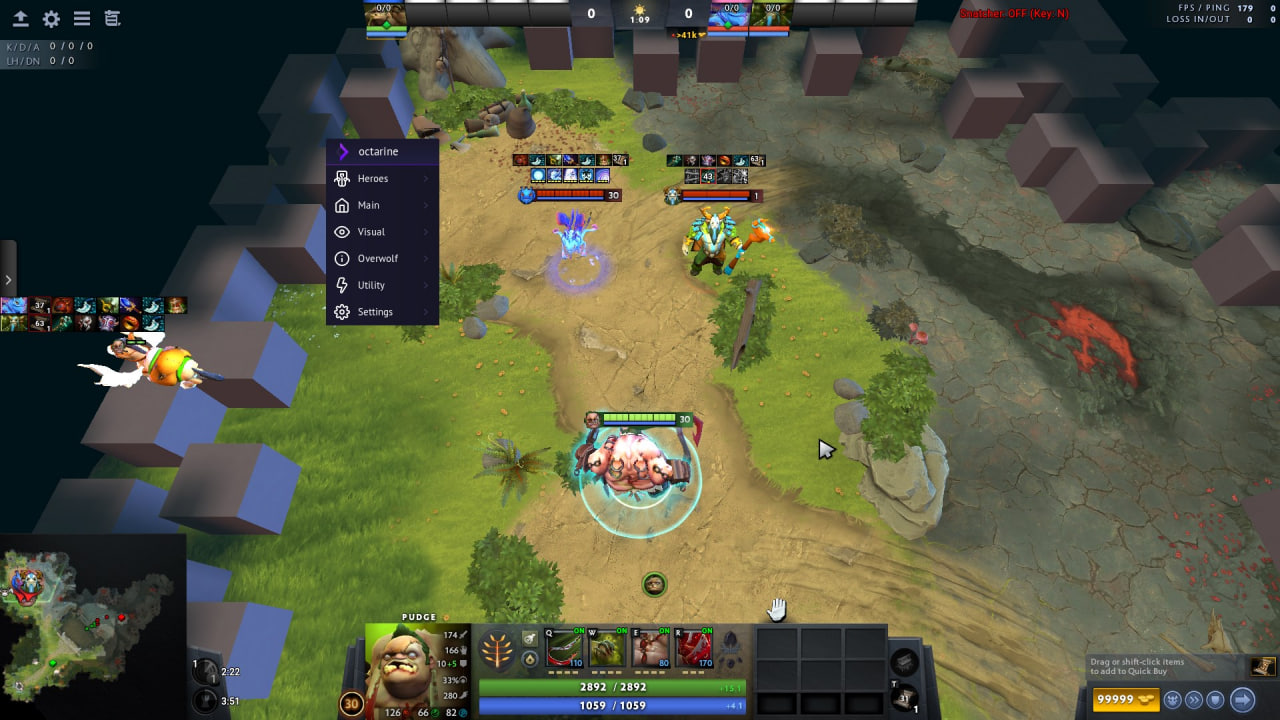The image size is (1280, 720).
Task: Activate the courier shield button
Action: click(x=1216, y=700)
